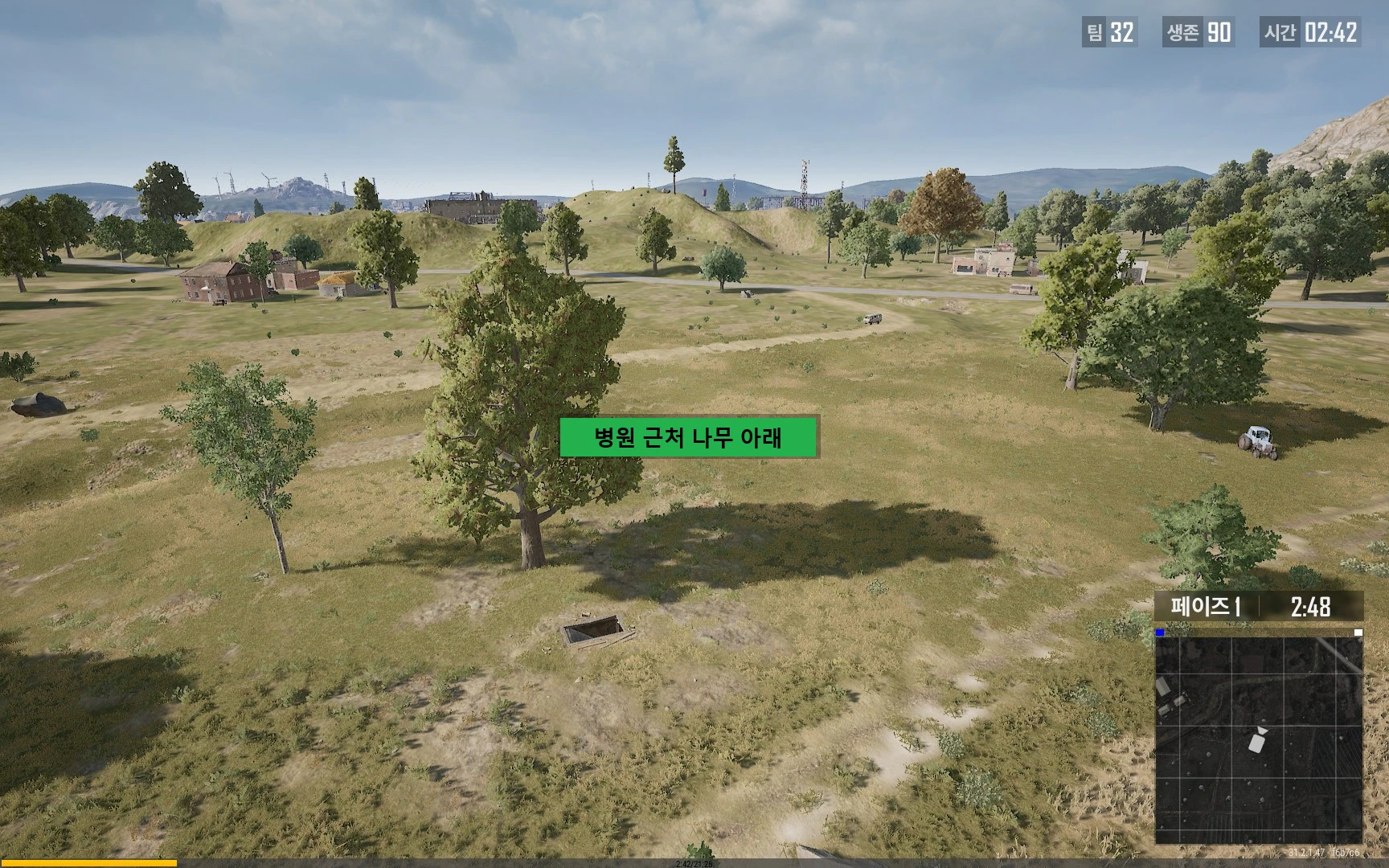This screenshot has width=1389, height=868.
Task: Collapse the top-right match info bar
Action: (x=1230, y=35)
